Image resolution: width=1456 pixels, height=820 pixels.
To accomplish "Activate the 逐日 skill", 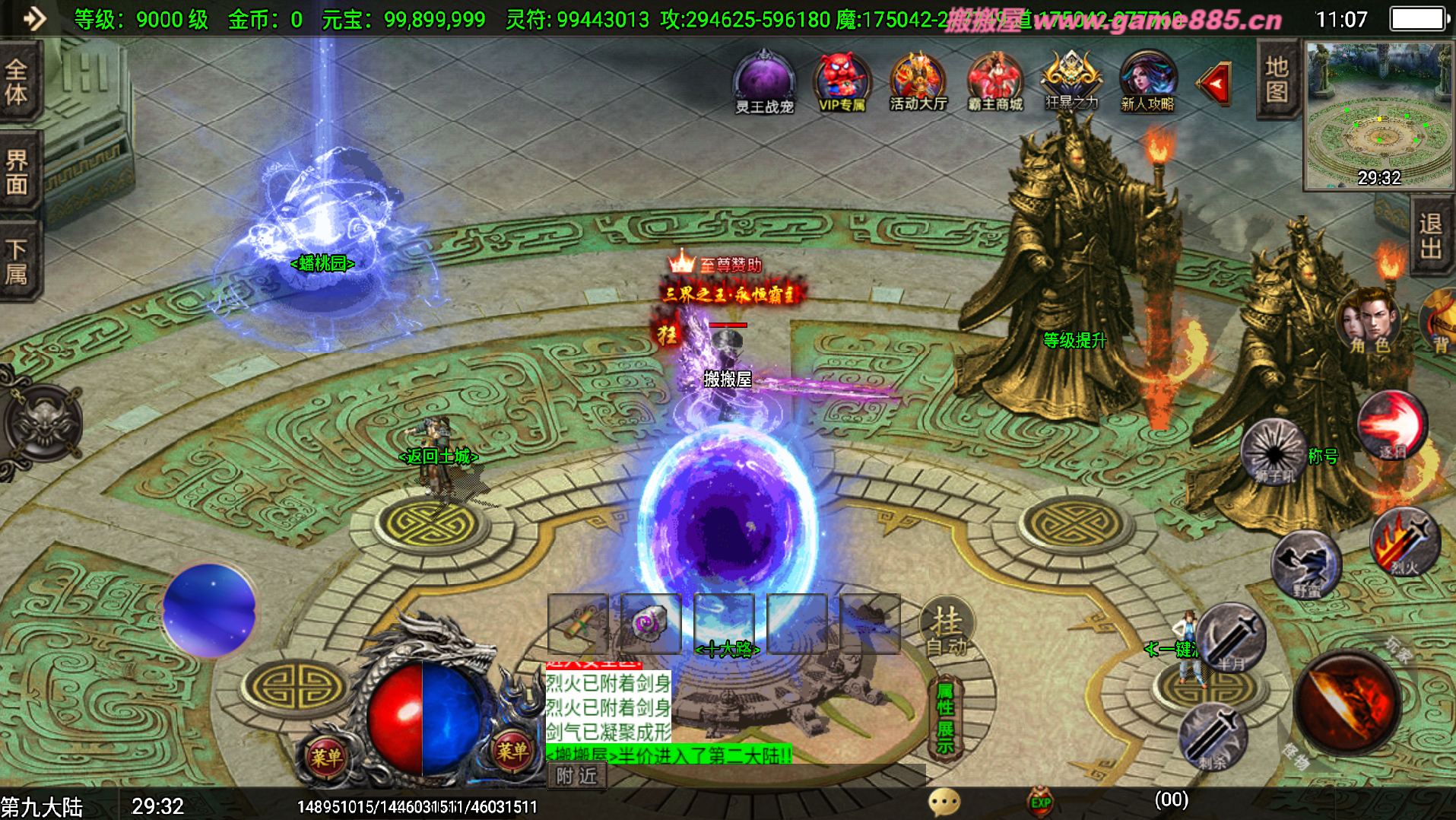I will pos(1392,424).
